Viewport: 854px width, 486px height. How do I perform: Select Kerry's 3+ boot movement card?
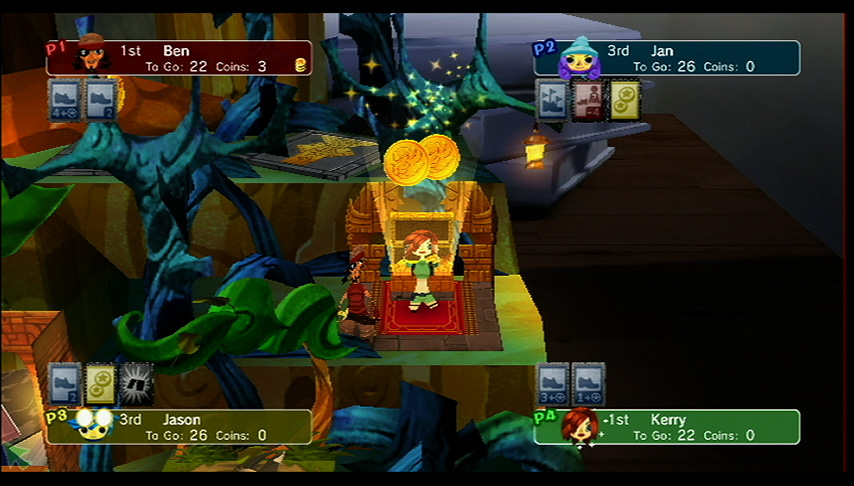(x=552, y=384)
